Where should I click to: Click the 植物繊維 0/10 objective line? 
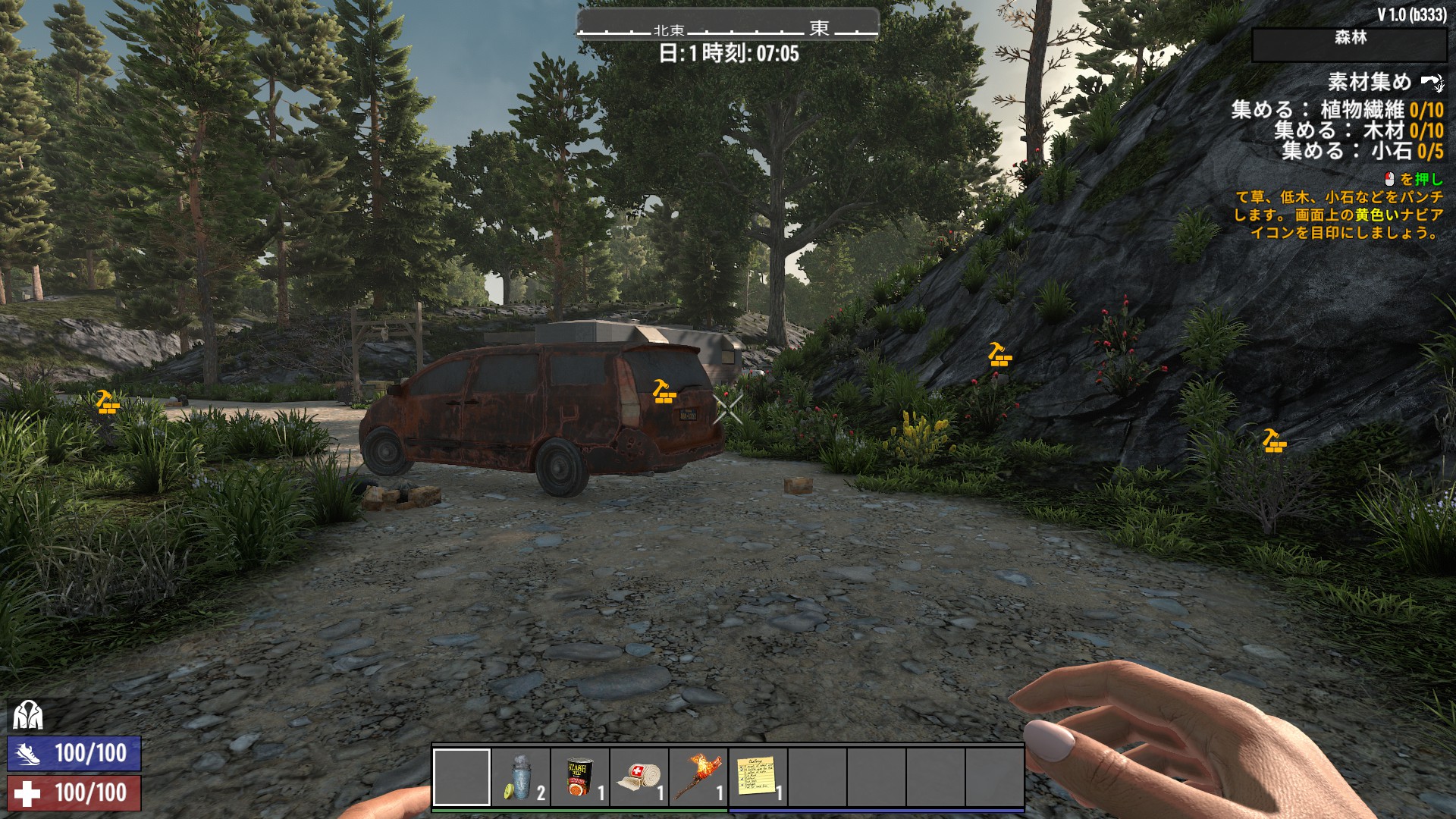coord(1337,110)
